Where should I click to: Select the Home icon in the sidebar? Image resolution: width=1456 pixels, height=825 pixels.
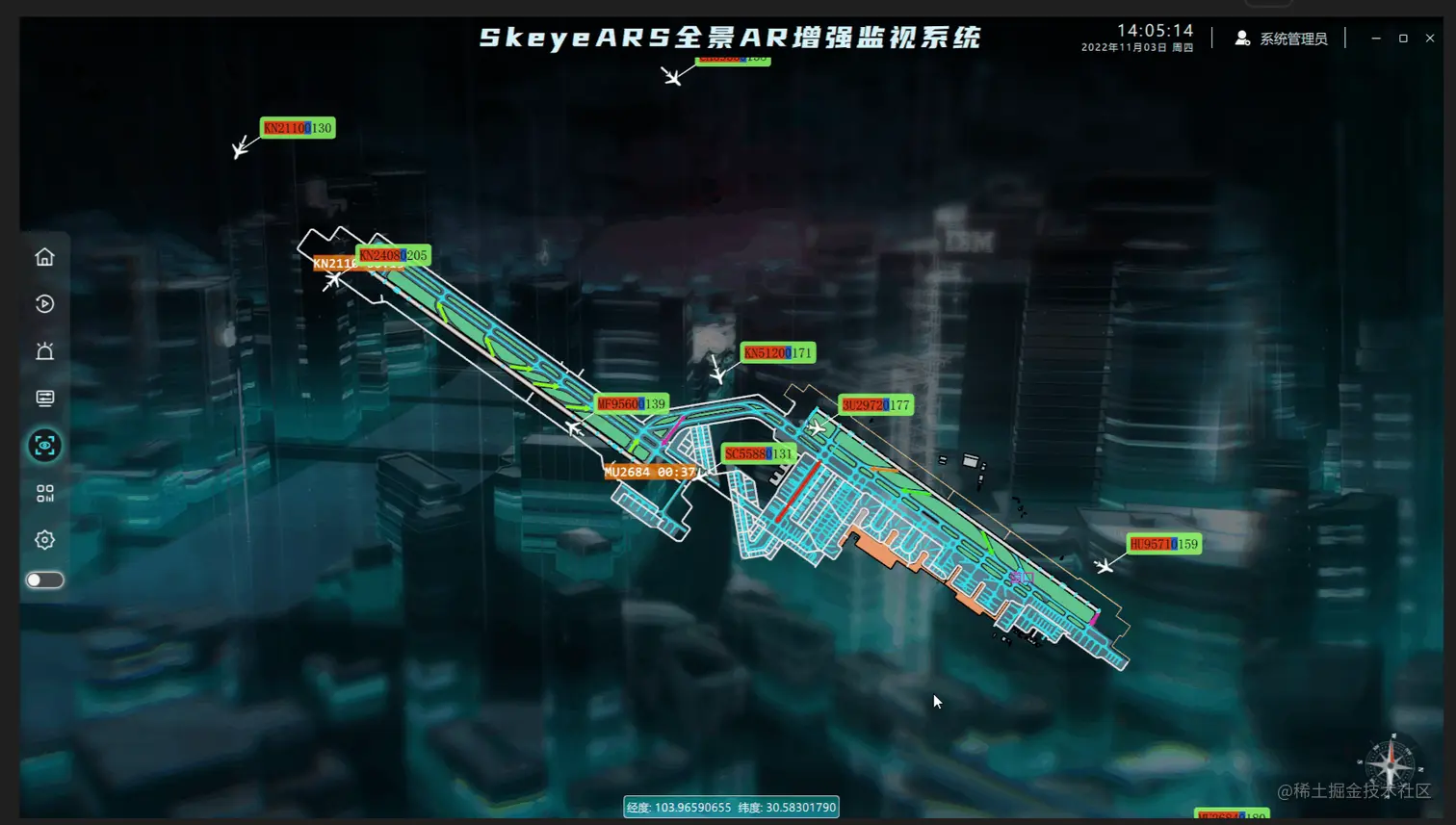[x=44, y=256]
